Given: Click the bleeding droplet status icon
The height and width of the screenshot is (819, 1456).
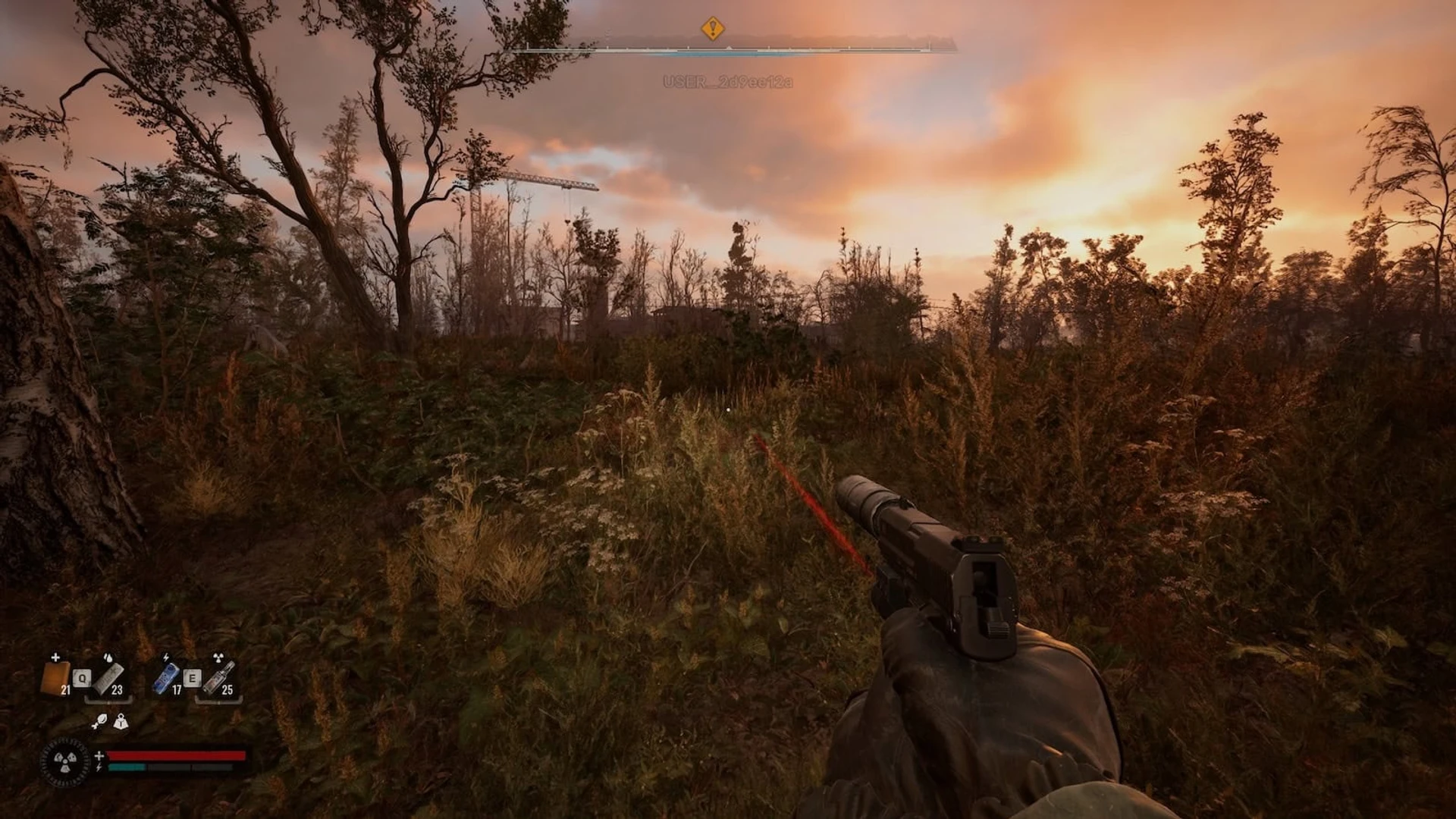Looking at the screenshot, I should click(x=108, y=657).
